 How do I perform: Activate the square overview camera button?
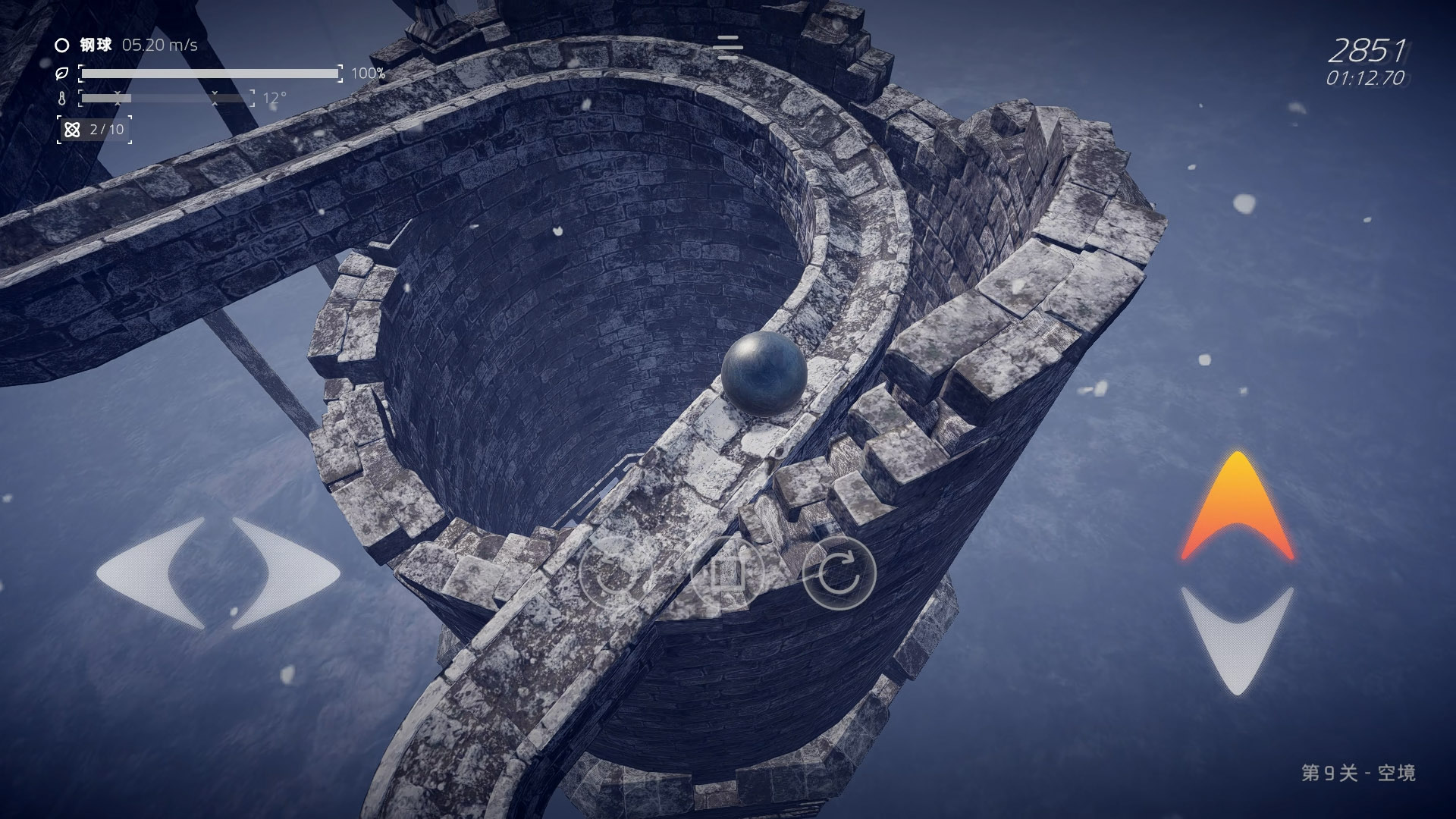727,574
